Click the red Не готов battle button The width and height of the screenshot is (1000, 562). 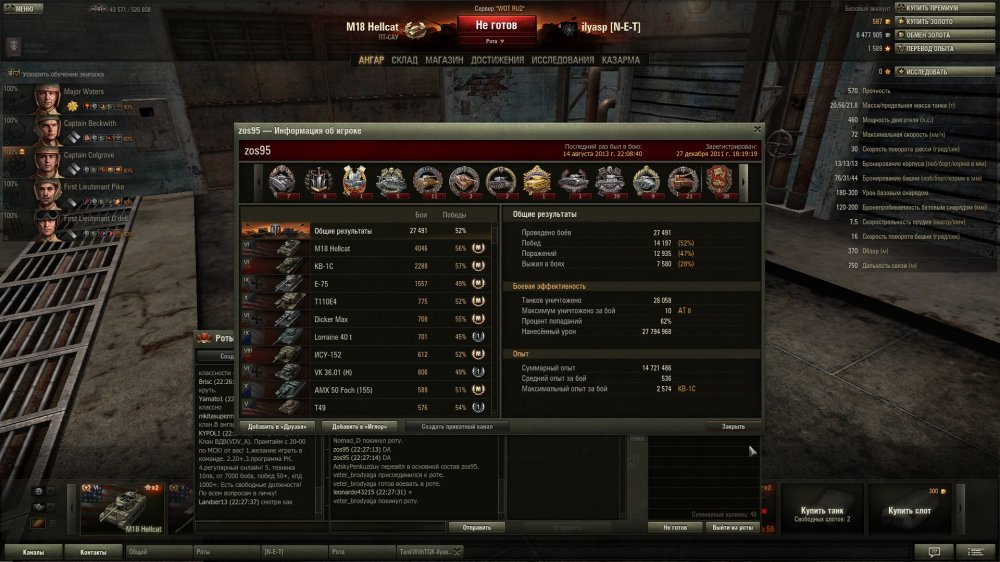pyautogui.click(x=496, y=25)
